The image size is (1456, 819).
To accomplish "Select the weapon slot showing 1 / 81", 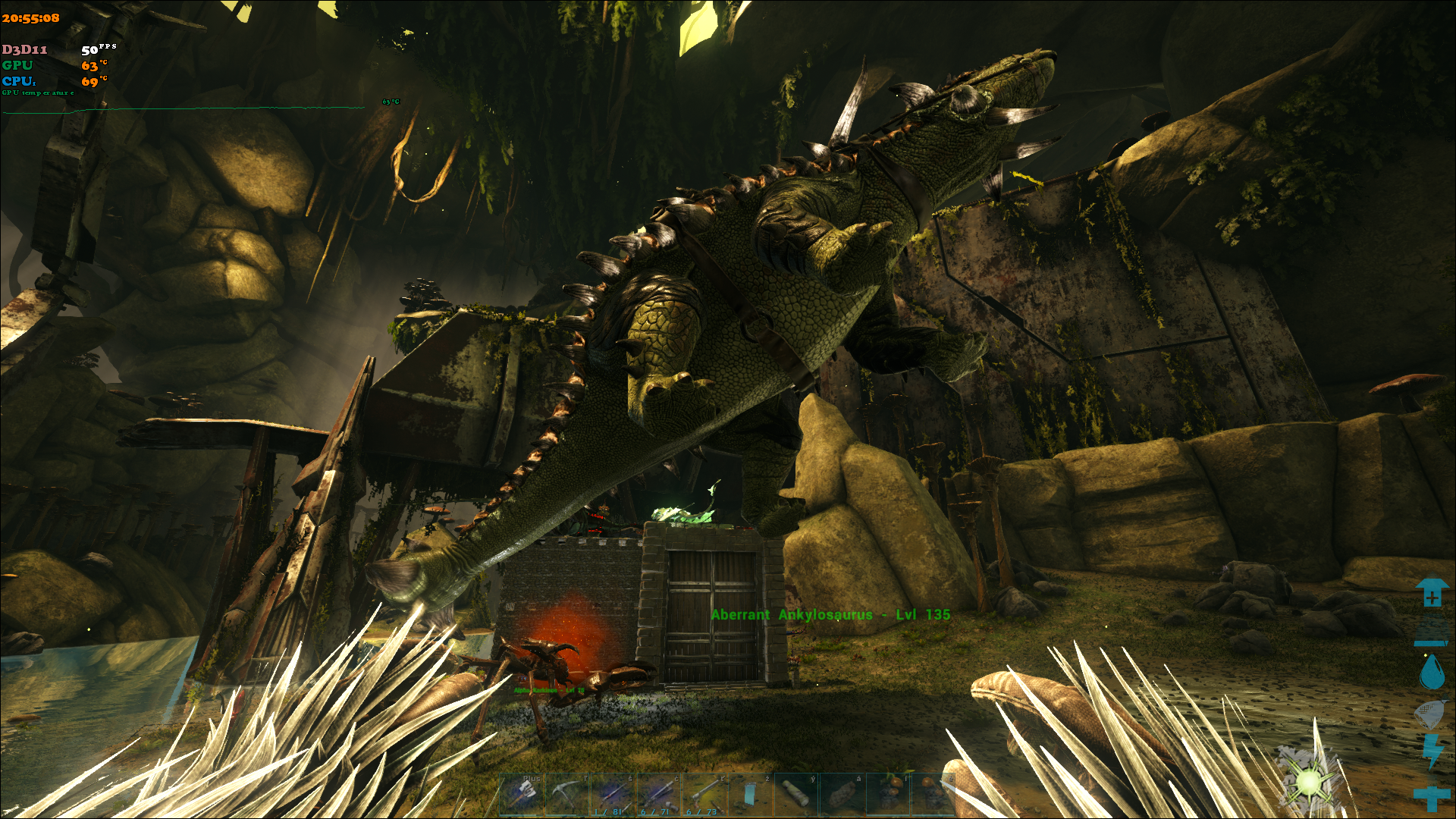I will click(613, 794).
